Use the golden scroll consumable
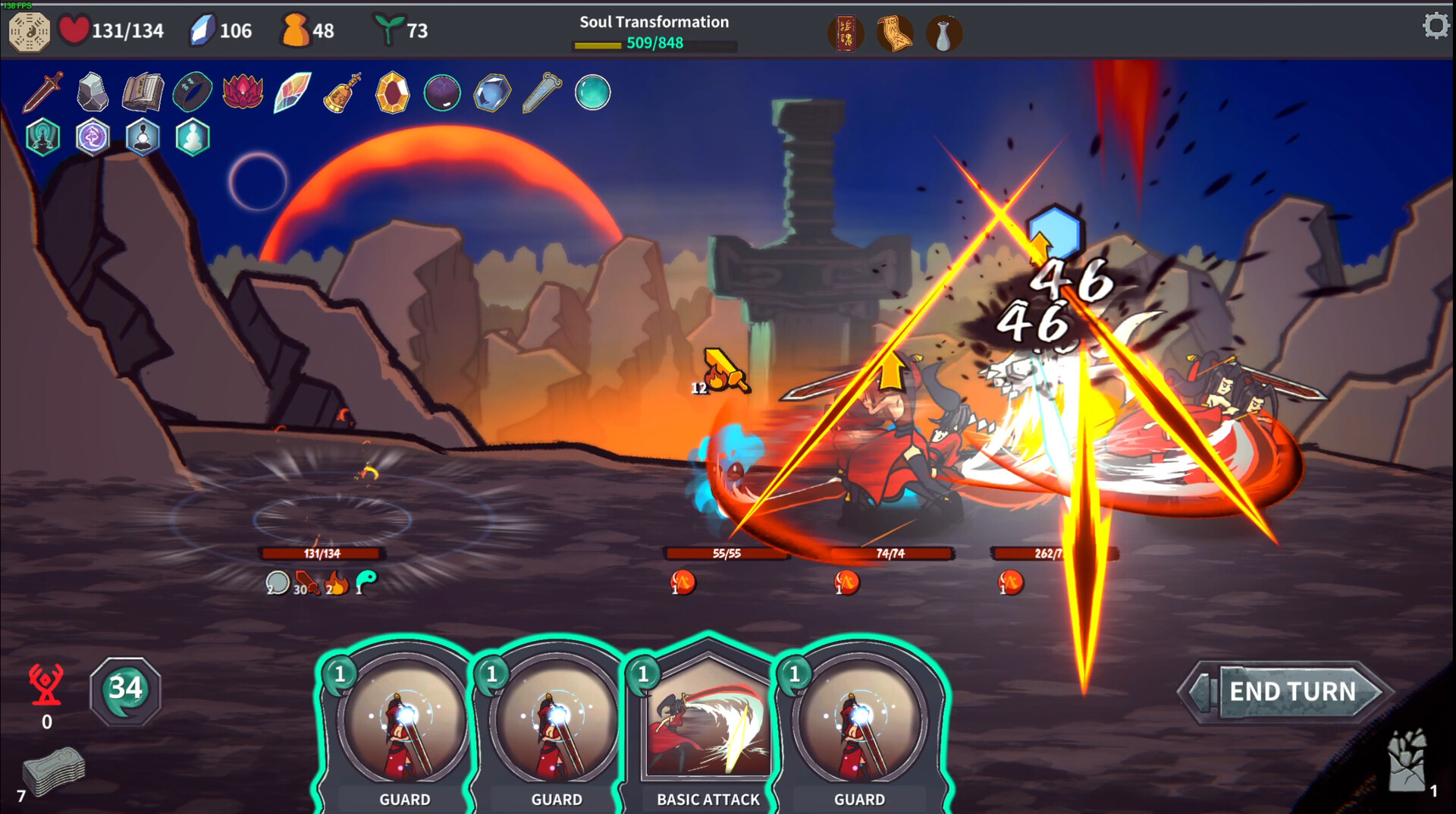Viewport: 1456px width, 814px height. pos(895,34)
